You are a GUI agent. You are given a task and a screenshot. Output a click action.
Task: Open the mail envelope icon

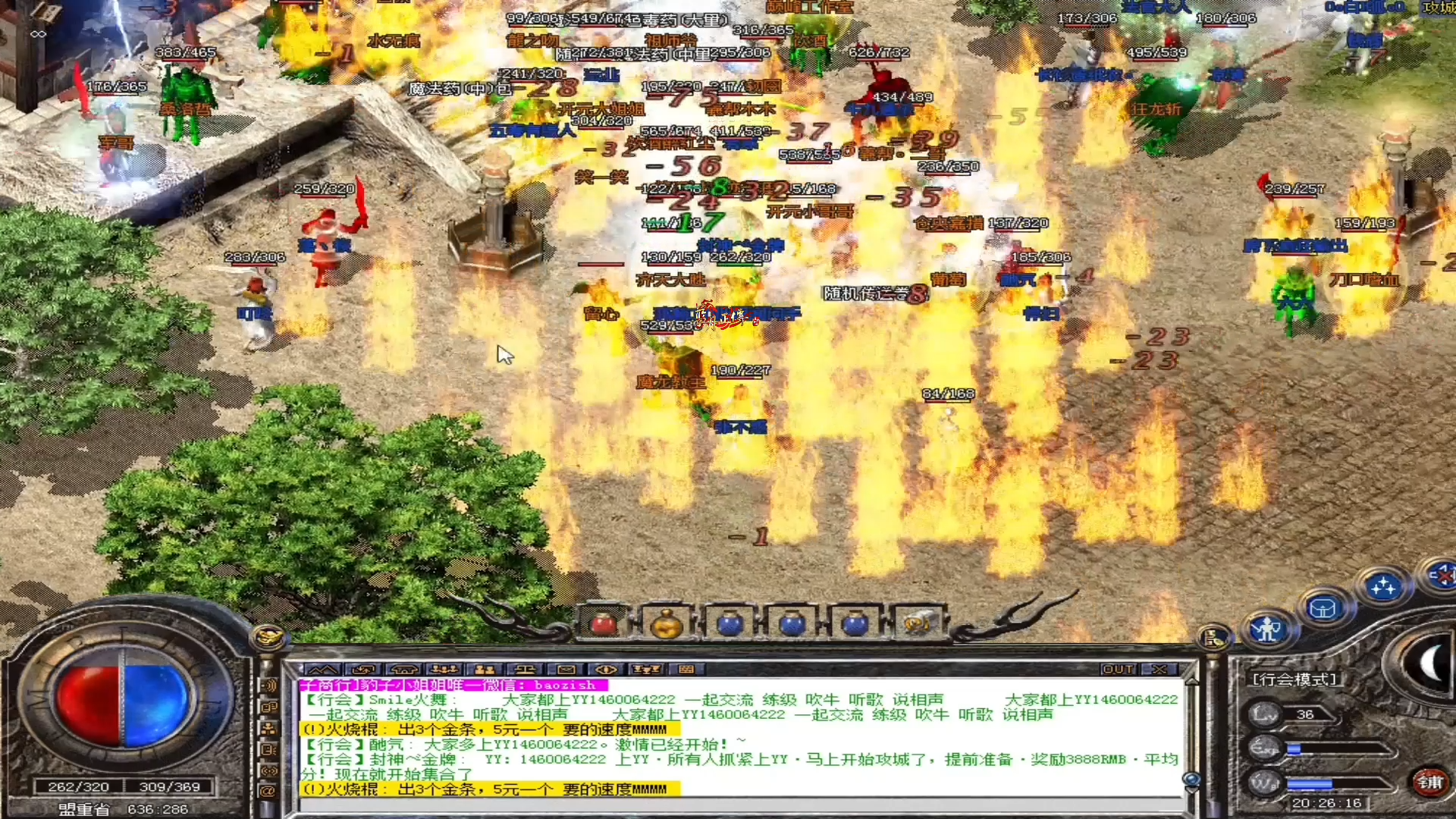pyautogui.click(x=565, y=670)
